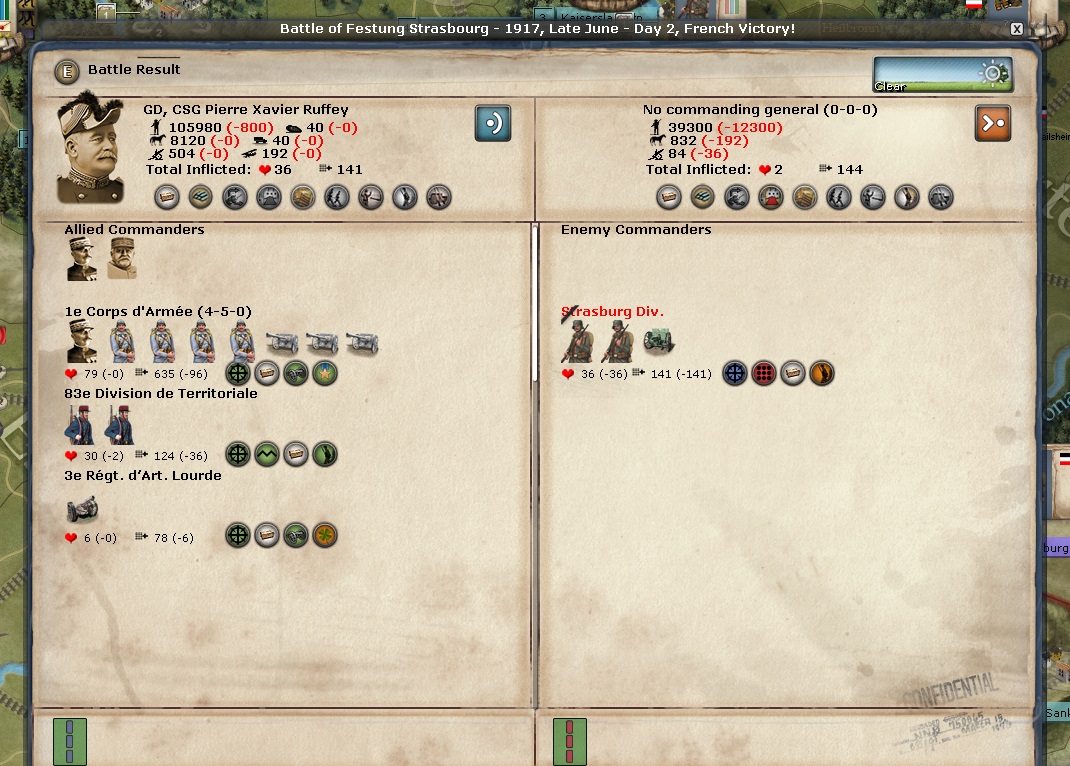
Task: Click the red dotted Strasburg Div. ability icon
Action: pyautogui.click(x=764, y=374)
